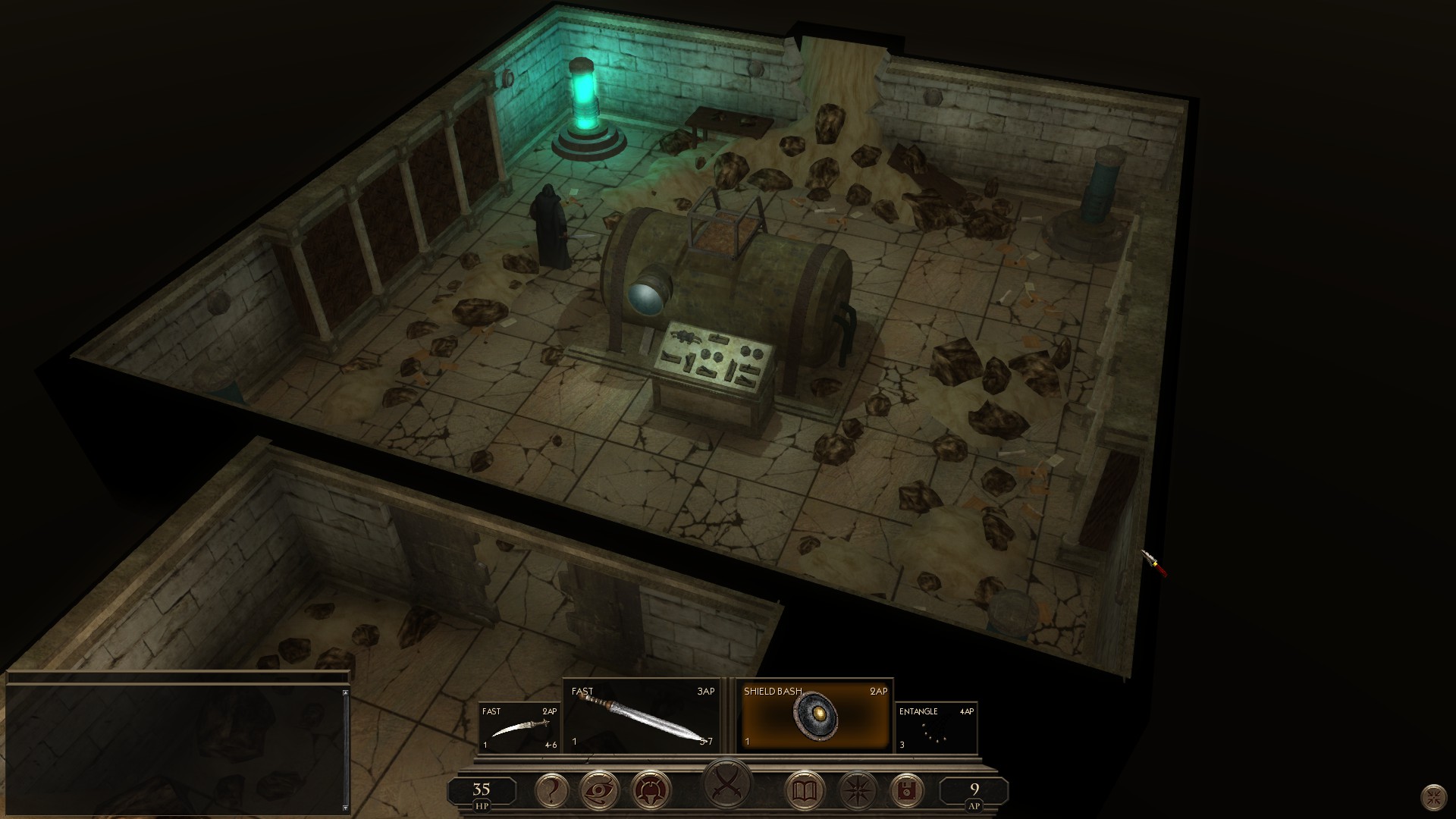Open the question mark help button
Screen dimensions: 1456x819
(551, 792)
